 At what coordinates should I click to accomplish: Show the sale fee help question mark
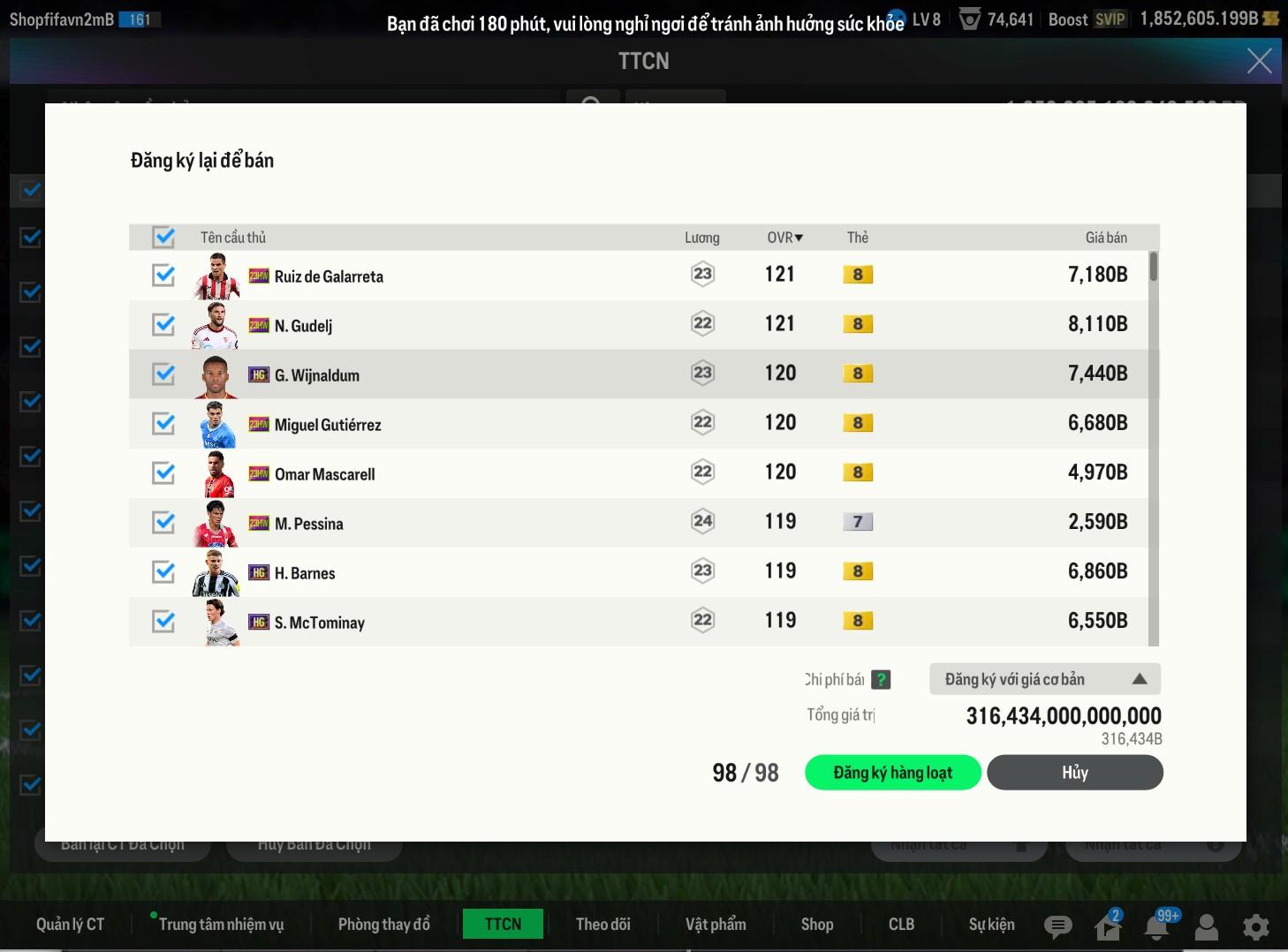point(881,679)
